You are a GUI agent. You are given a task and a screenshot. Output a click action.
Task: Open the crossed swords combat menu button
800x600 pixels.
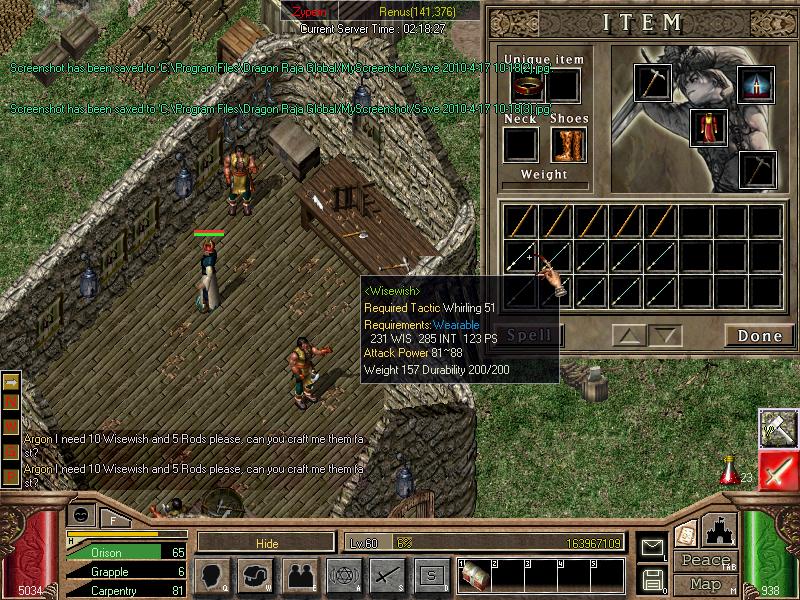click(387, 575)
